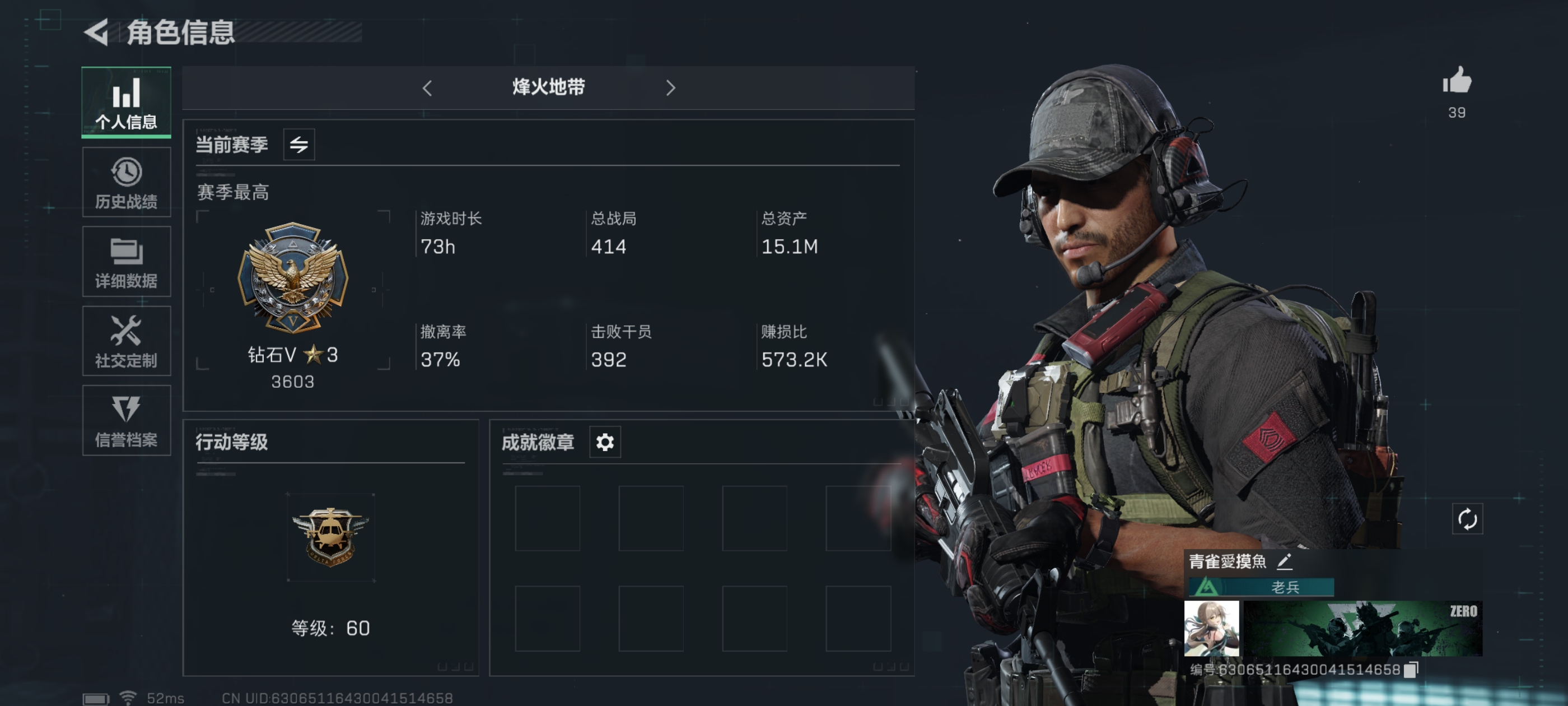
Task: Select the 历史战绩 history stats sidebar icon
Action: 126,181
